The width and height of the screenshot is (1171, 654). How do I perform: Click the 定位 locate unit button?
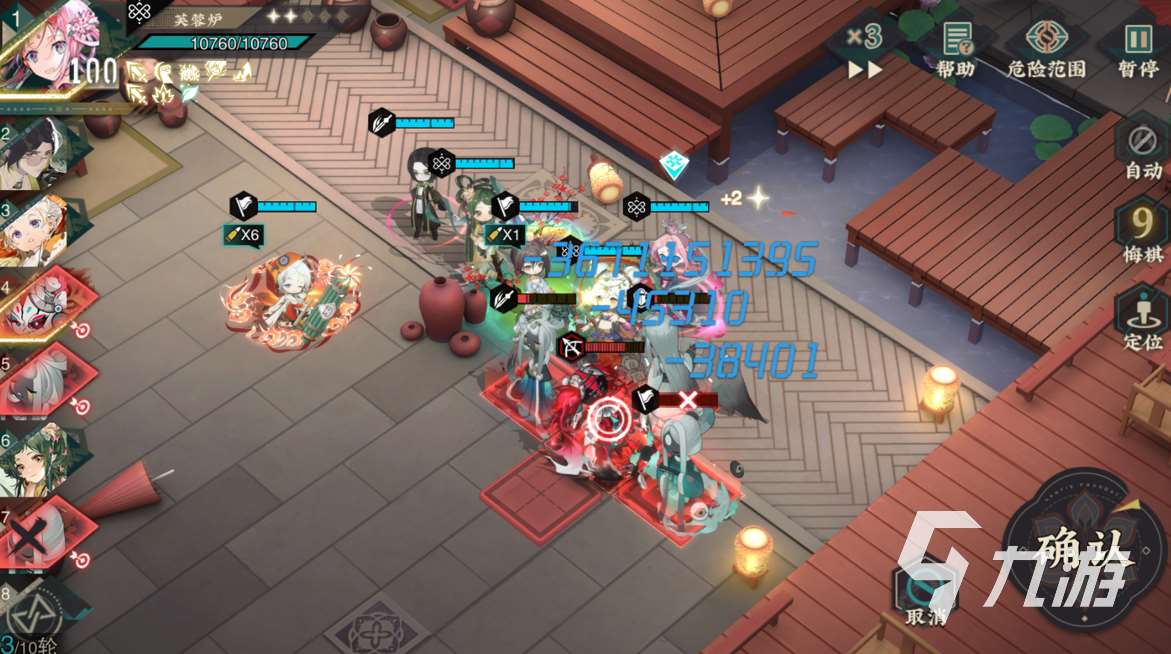(x=1142, y=318)
